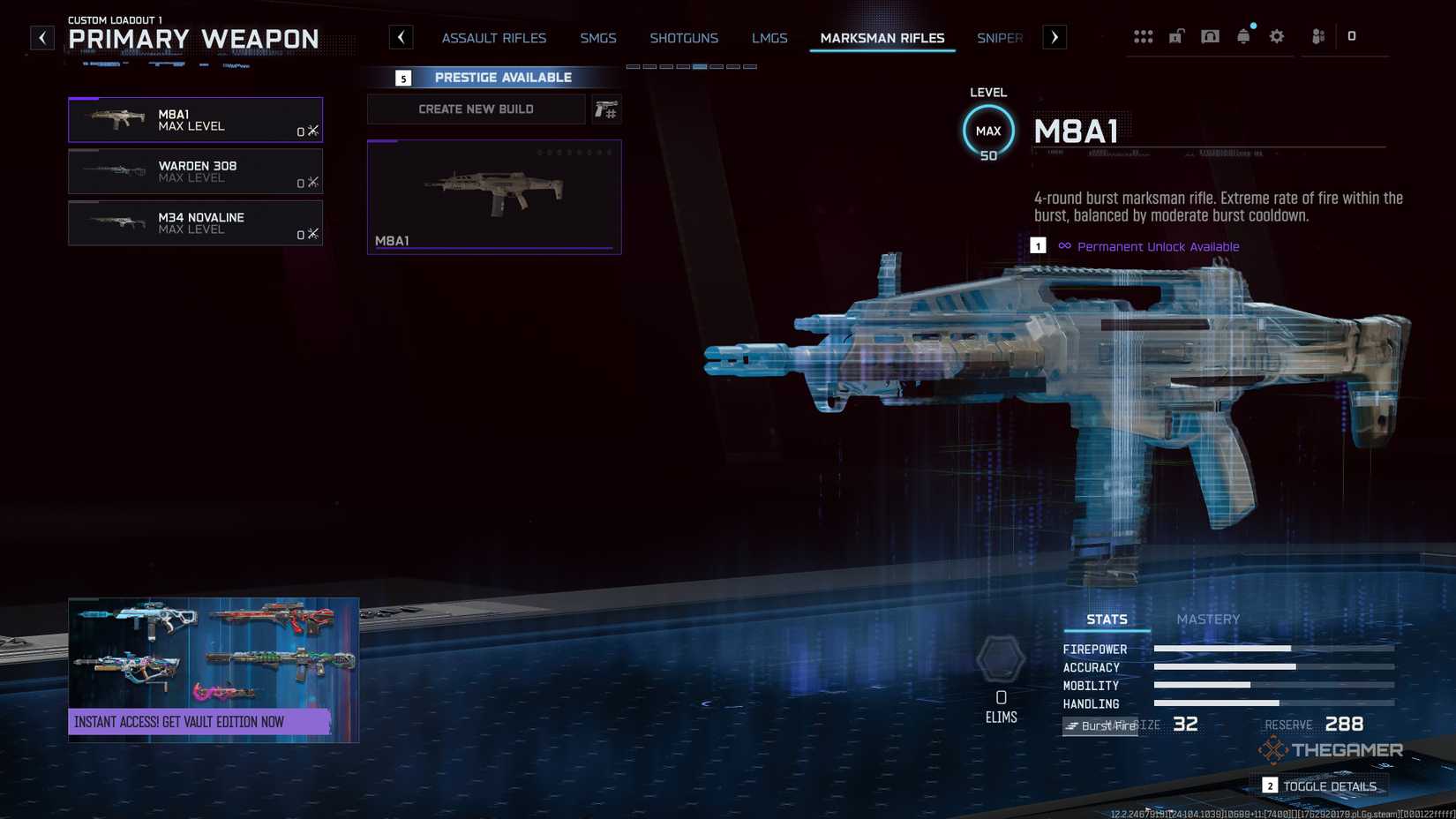Screen dimensions: 1456x819
Task: Click the attachments icon on the M8A1 entry
Action: pos(312,130)
